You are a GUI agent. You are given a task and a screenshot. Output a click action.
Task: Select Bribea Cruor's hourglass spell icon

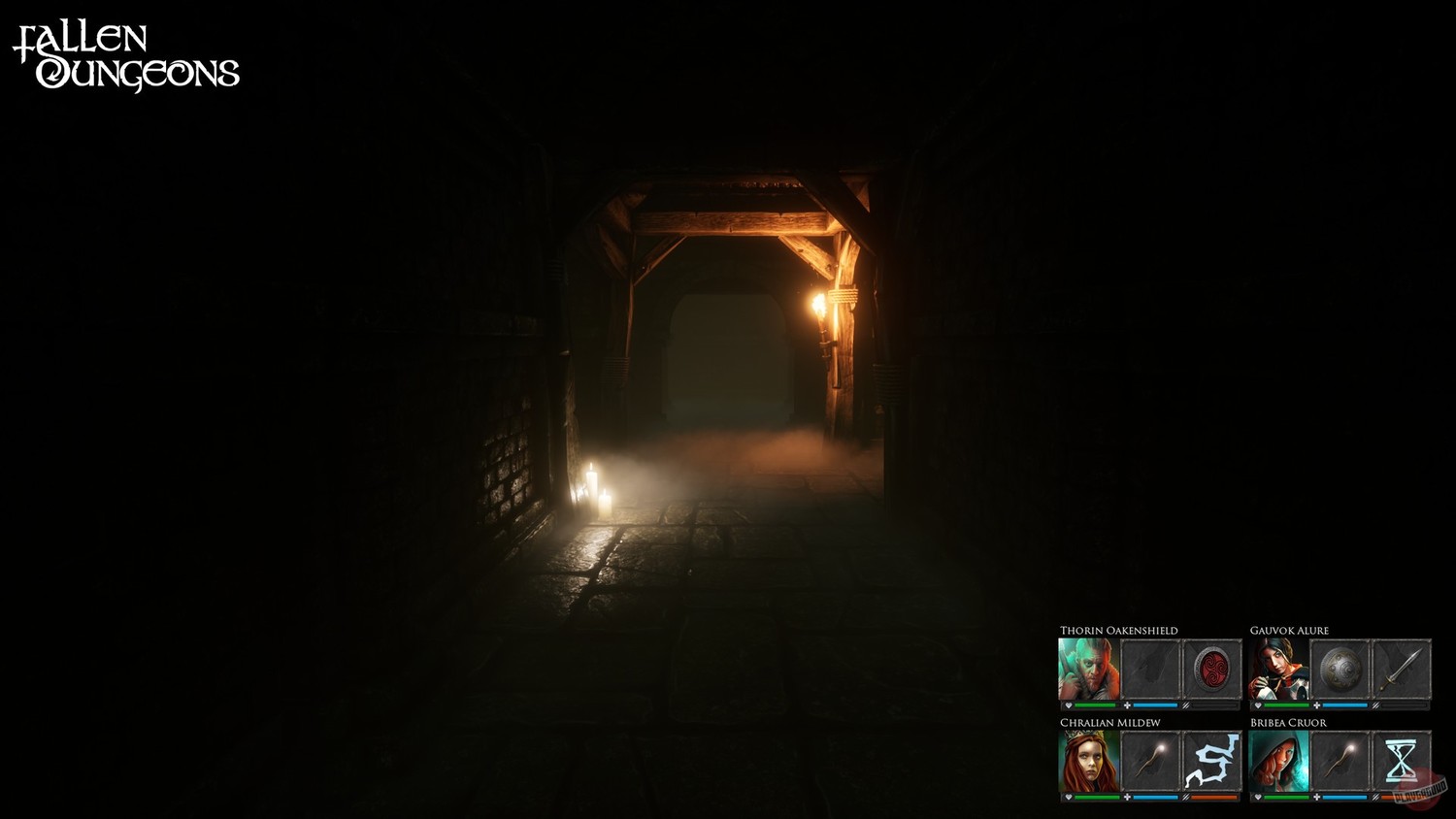[x=1403, y=761]
